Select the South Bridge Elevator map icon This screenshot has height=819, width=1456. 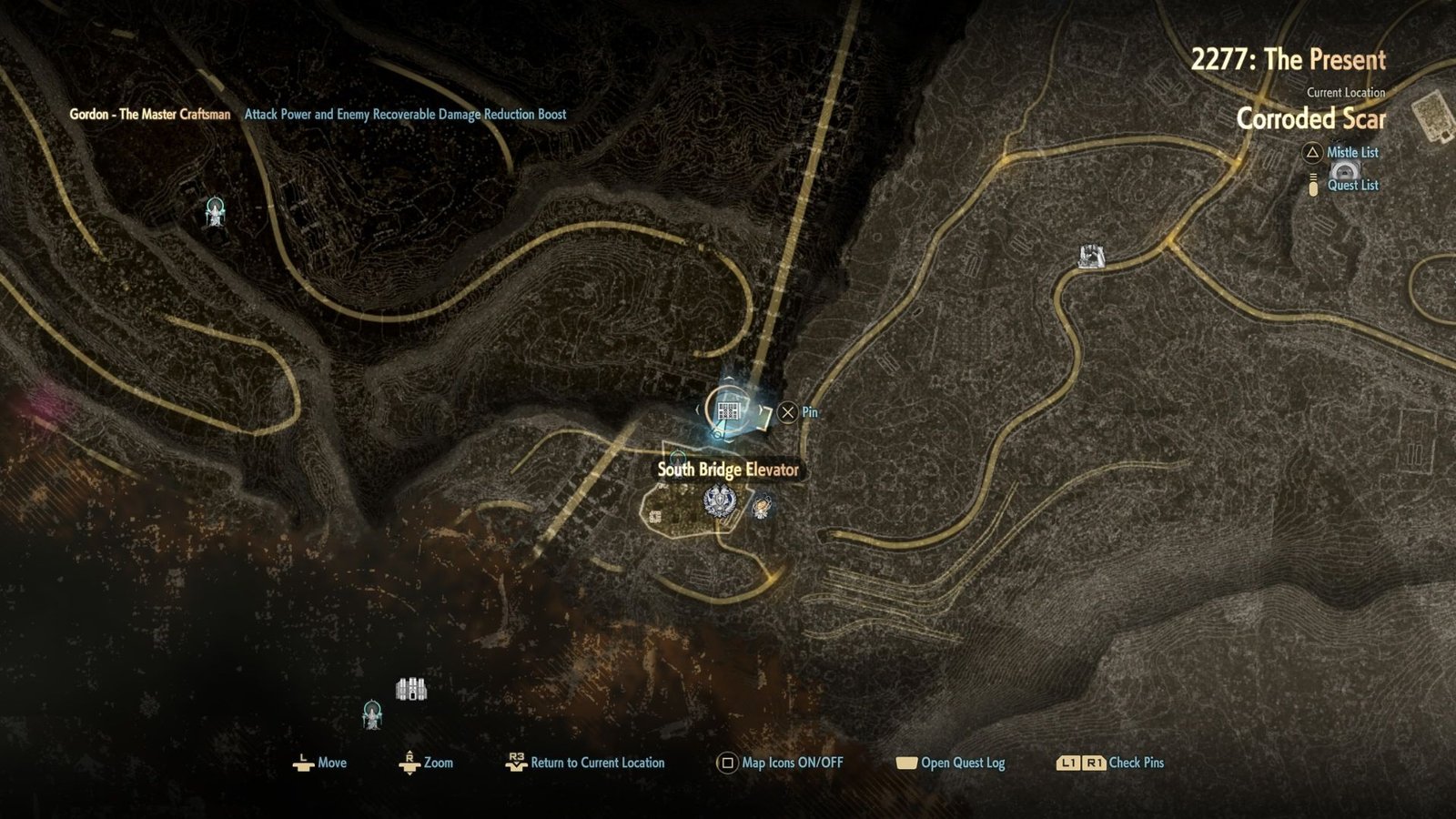pos(728,409)
